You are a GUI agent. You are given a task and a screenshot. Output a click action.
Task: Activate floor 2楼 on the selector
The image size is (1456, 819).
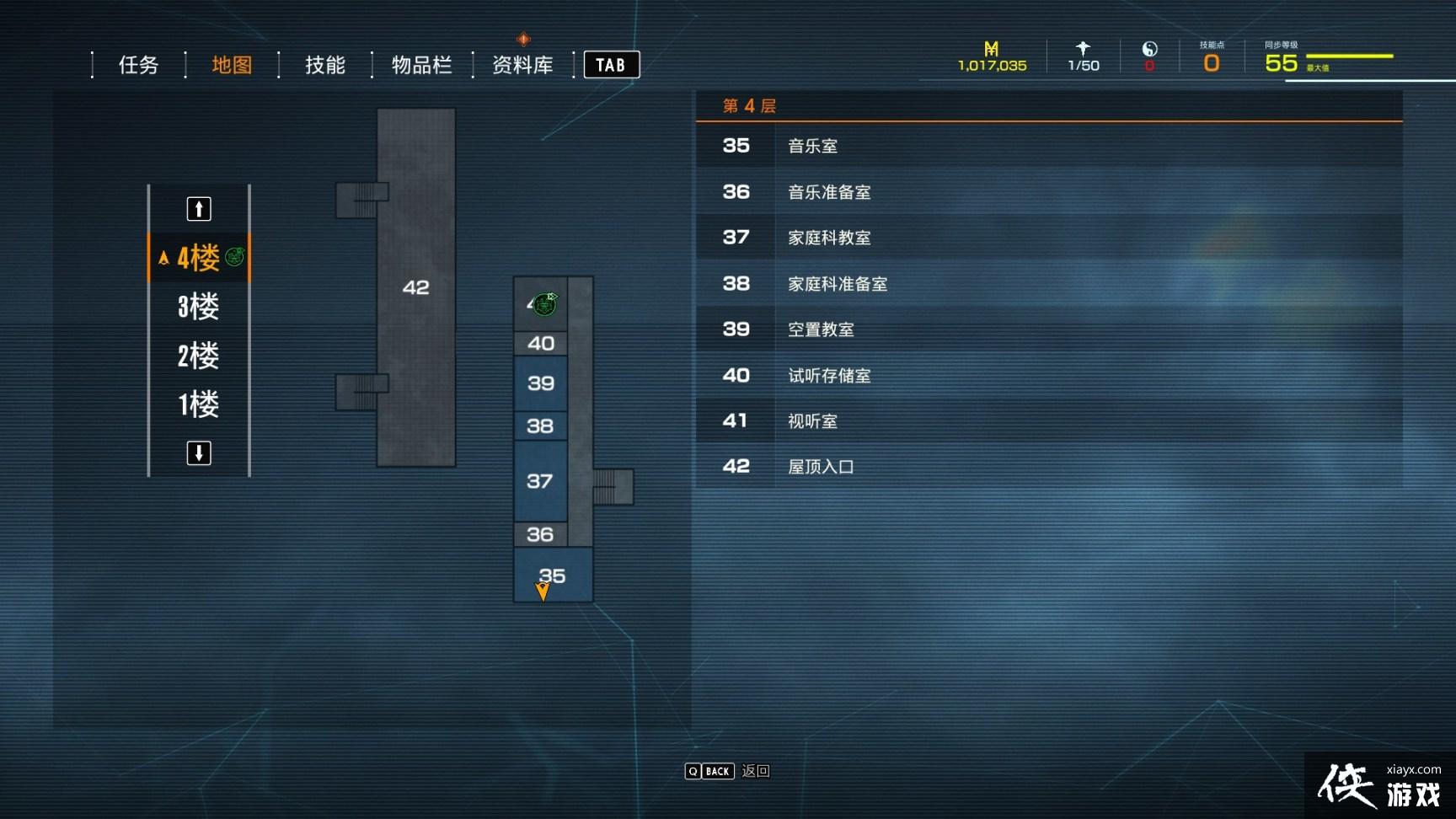pyautogui.click(x=198, y=356)
